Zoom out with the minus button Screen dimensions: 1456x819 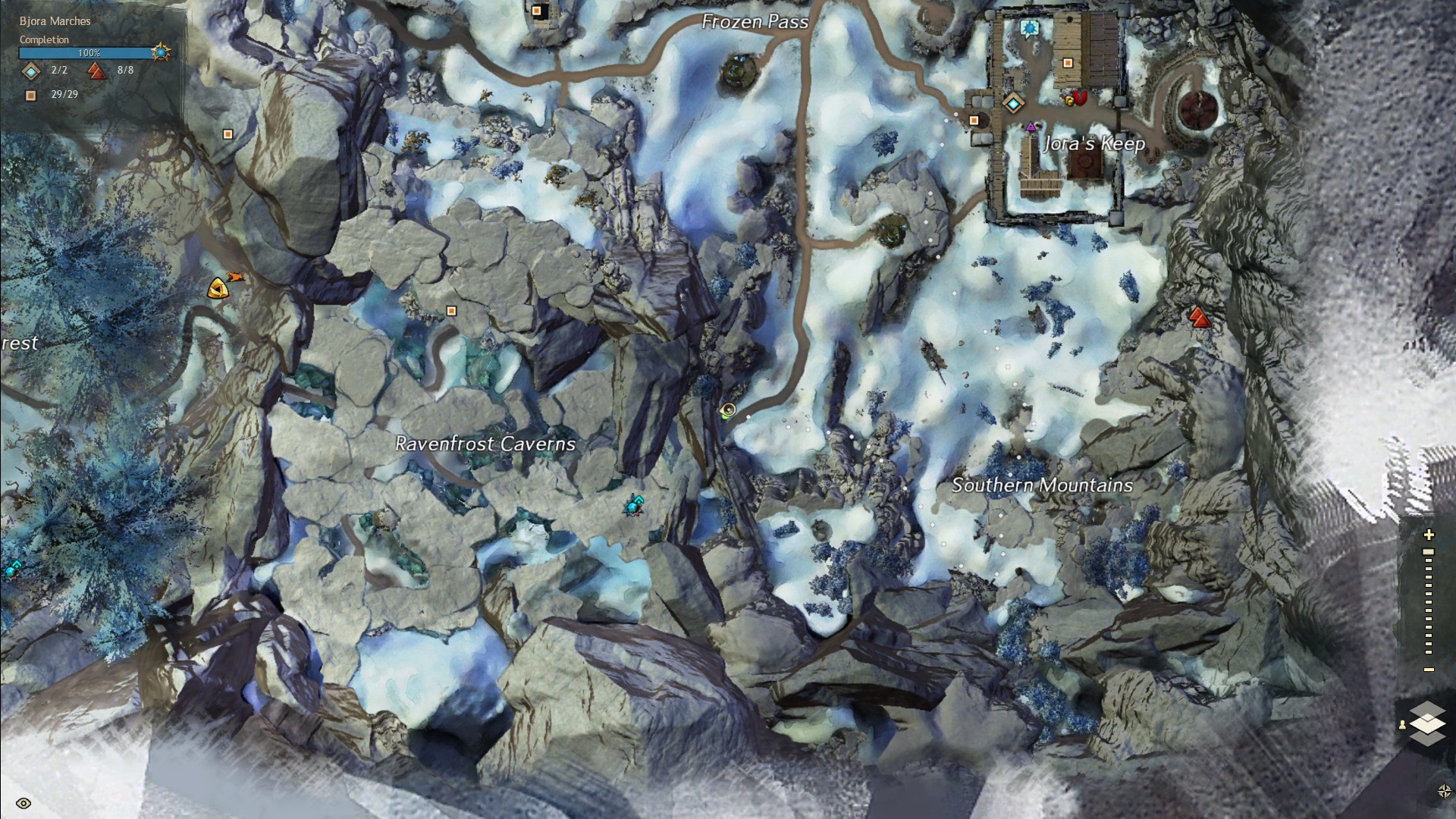[1429, 670]
